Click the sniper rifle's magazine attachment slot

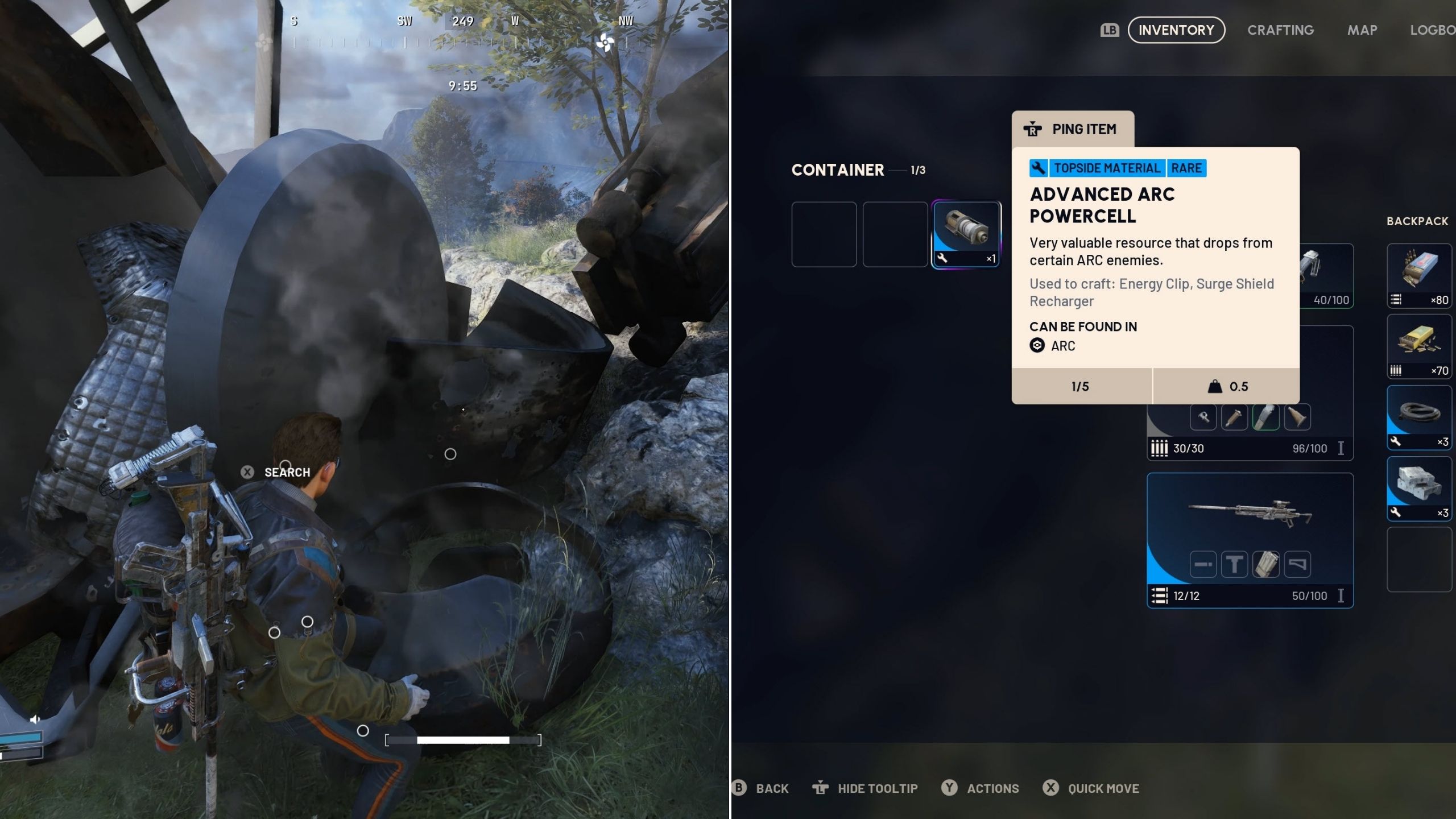click(1265, 564)
